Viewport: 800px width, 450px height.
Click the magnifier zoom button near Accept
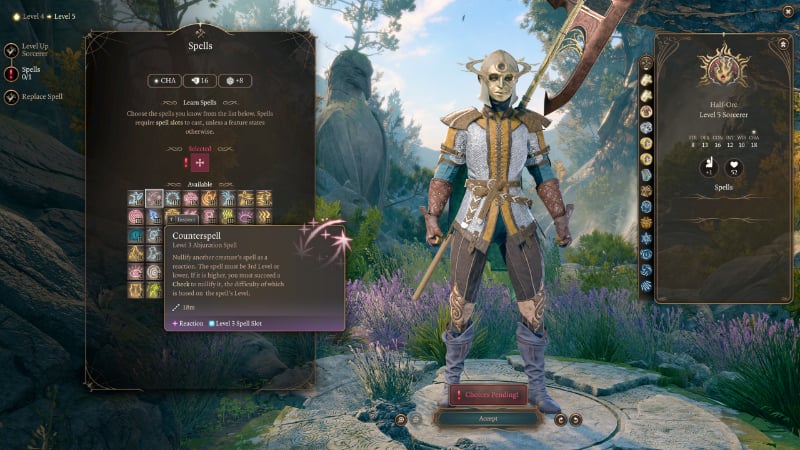pos(400,419)
